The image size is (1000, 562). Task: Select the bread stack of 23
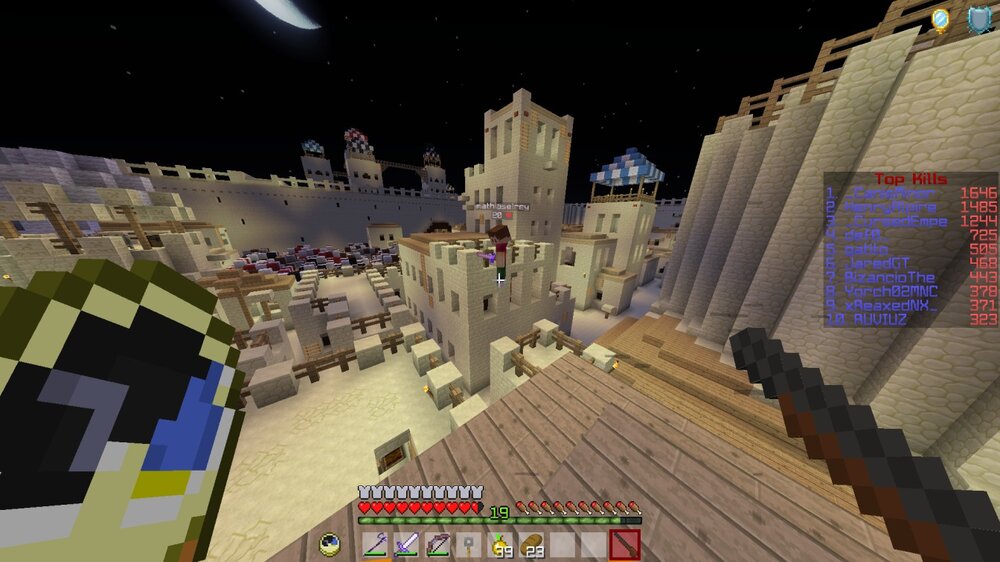530,546
